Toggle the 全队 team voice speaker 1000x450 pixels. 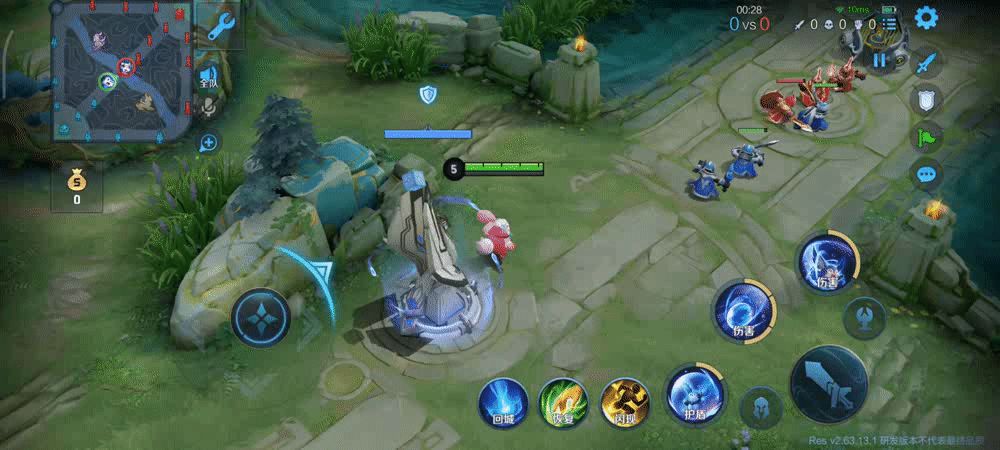pyautogui.click(x=208, y=78)
